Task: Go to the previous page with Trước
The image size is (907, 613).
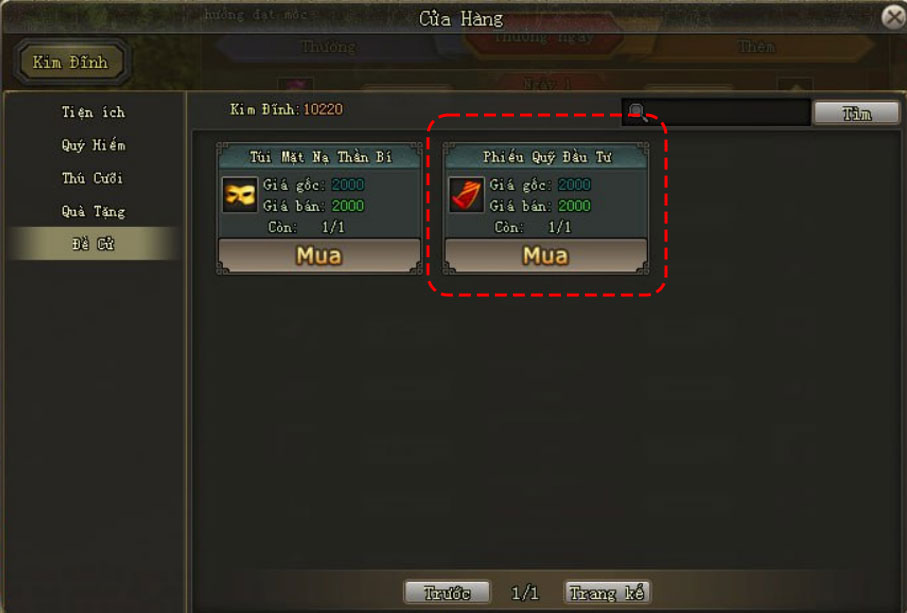Action: pos(447,593)
